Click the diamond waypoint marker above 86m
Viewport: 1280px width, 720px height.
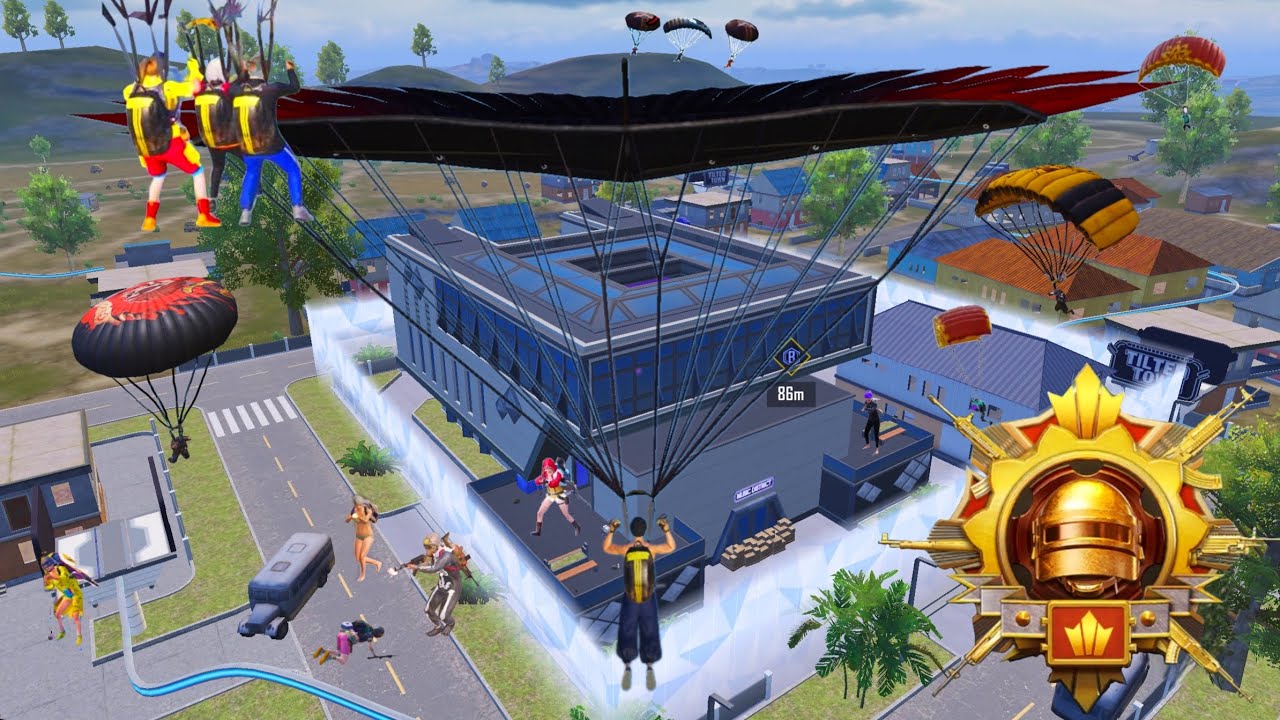tap(792, 357)
